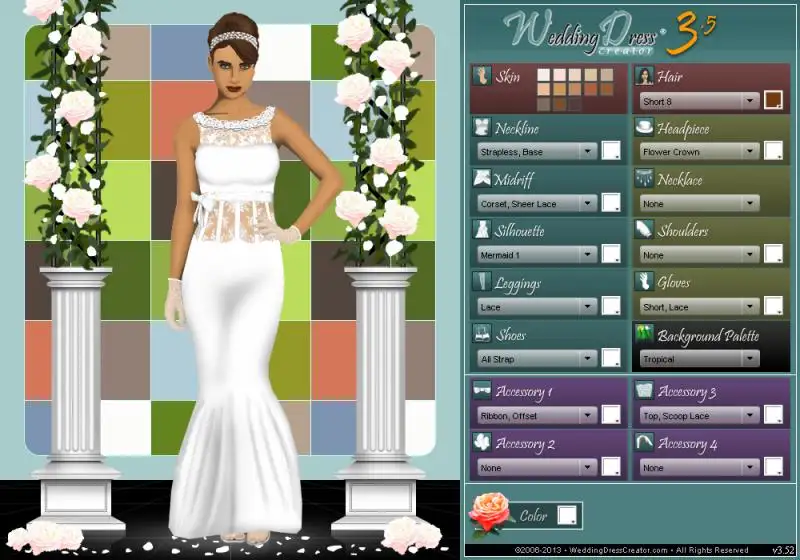Open the Silhouette dropdown
The height and width of the screenshot is (560, 800).
tap(536, 255)
